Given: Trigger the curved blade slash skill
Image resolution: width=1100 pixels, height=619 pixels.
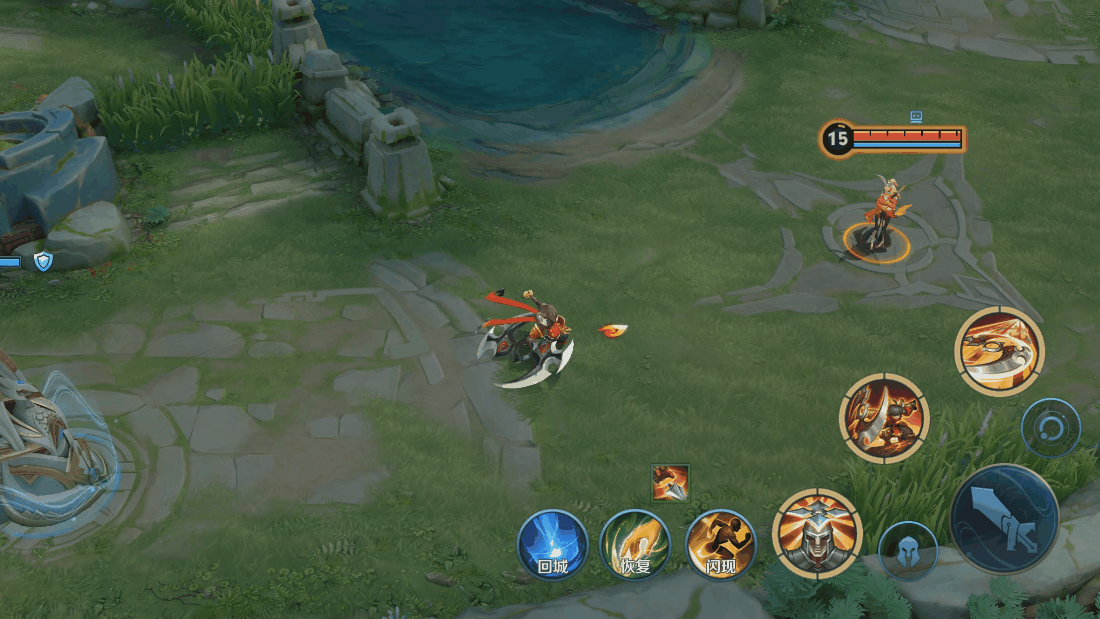Looking at the screenshot, I should pyautogui.click(x=884, y=418).
